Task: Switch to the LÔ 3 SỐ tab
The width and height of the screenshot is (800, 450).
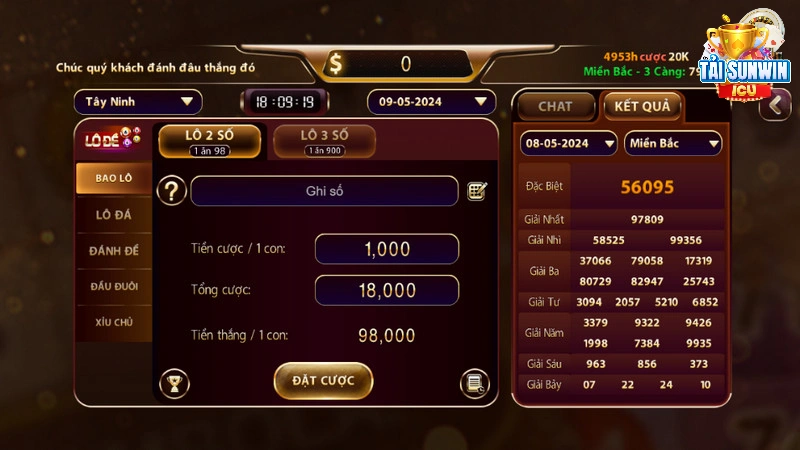Action: click(324, 141)
